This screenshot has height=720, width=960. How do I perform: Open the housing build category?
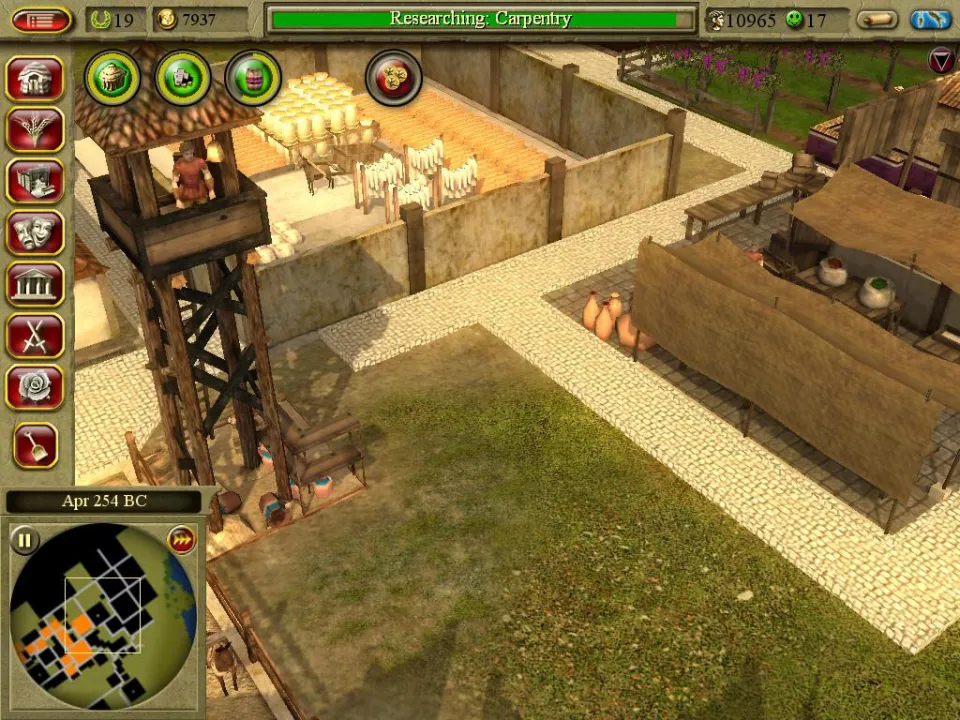(x=36, y=78)
